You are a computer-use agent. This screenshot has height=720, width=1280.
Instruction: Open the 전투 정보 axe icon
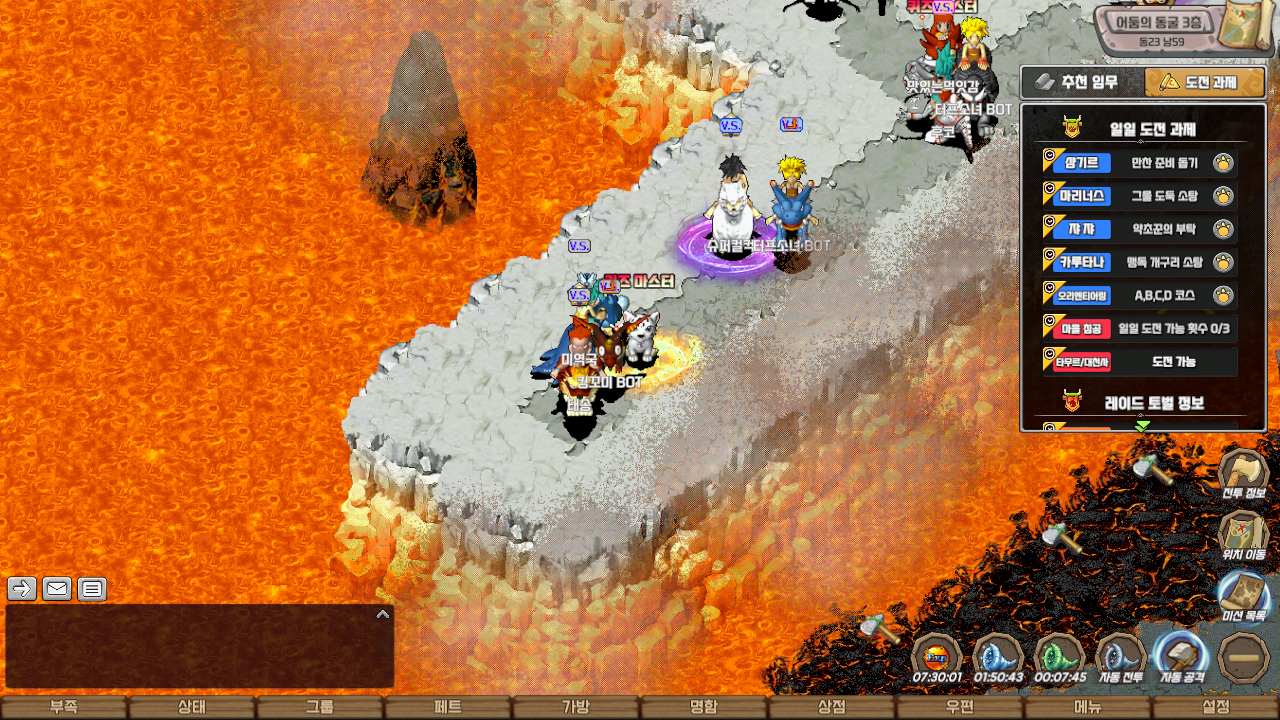click(1243, 472)
